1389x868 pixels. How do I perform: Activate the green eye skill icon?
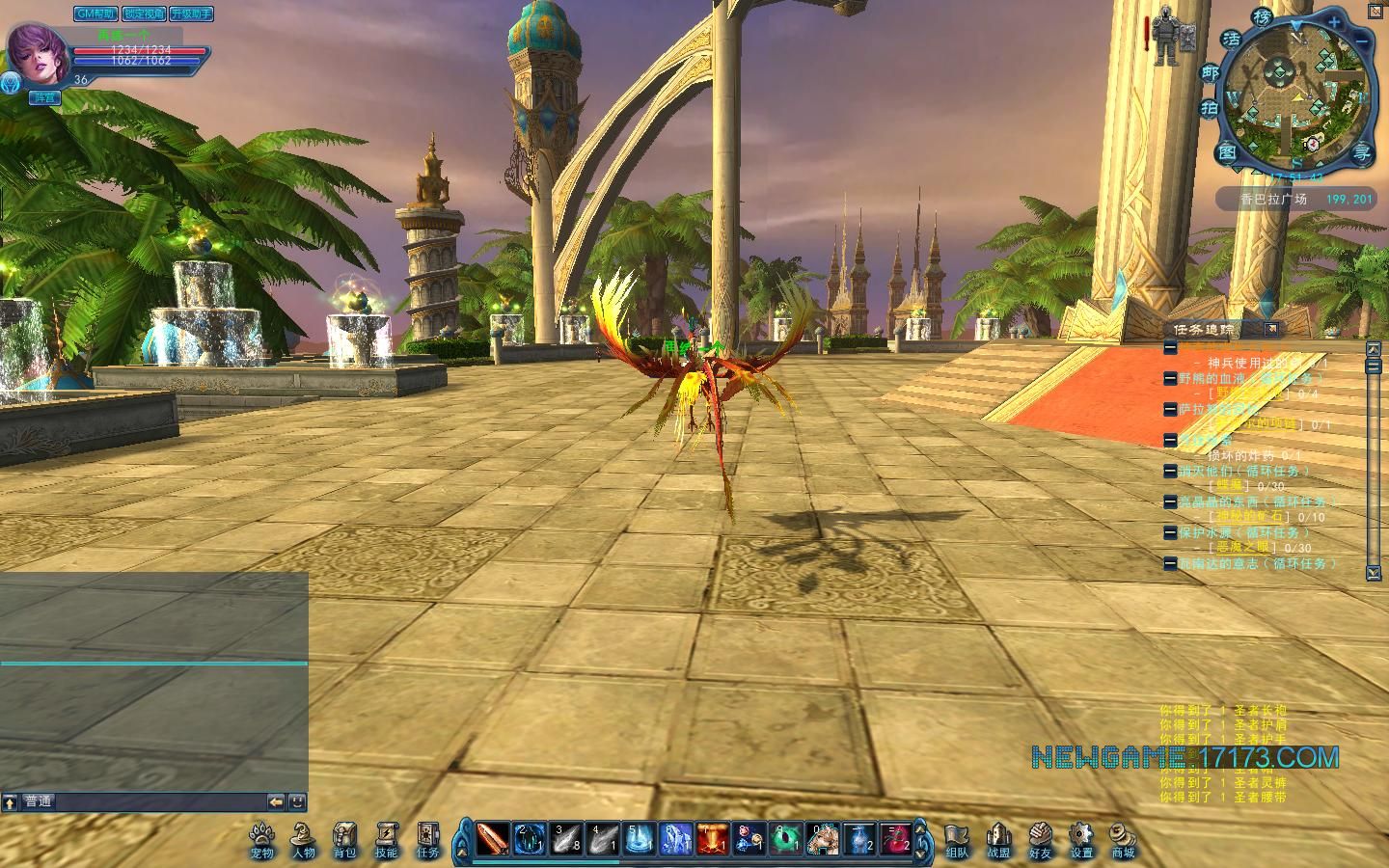tap(786, 839)
